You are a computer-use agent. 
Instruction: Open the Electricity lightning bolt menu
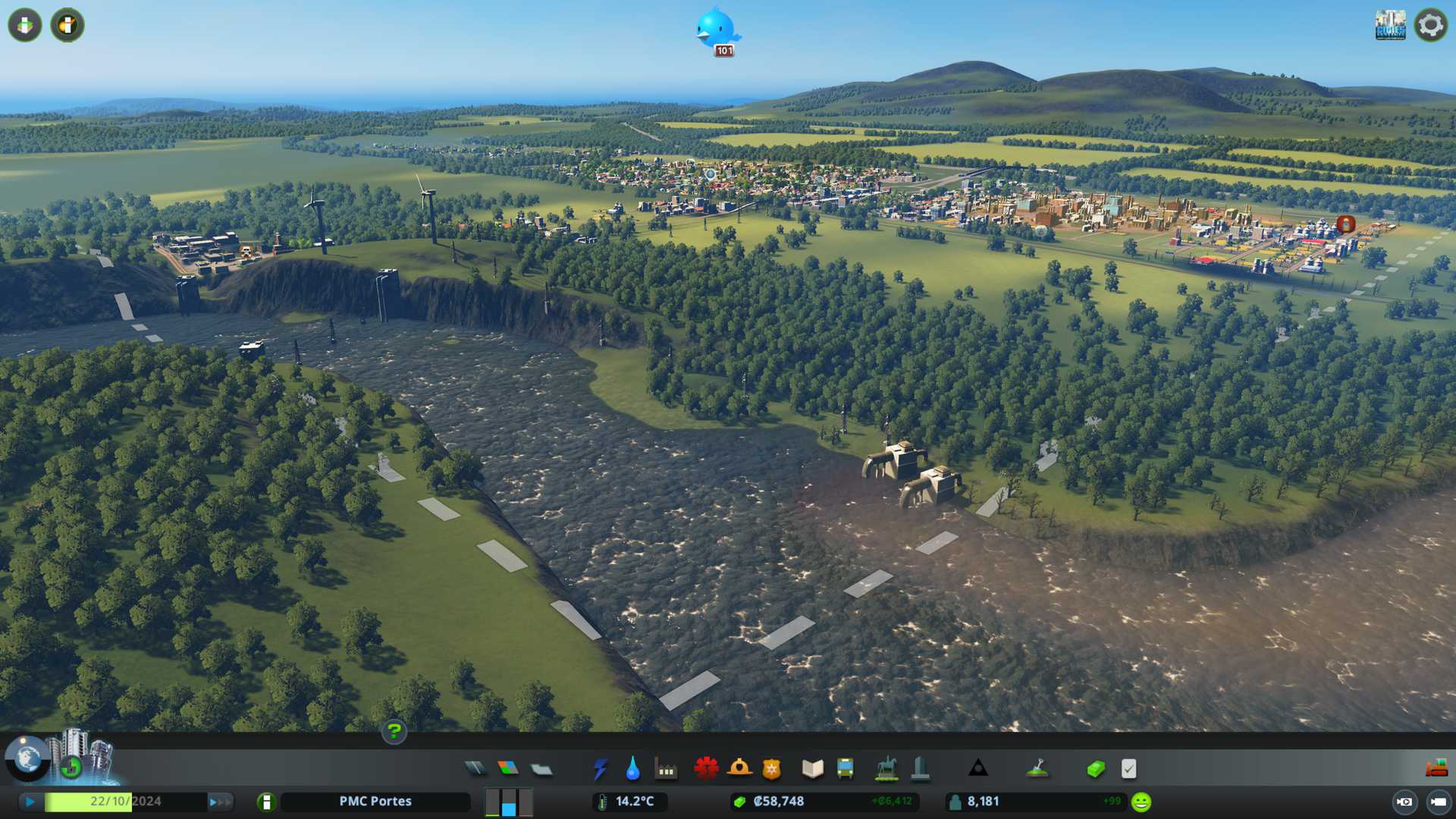click(x=600, y=769)
